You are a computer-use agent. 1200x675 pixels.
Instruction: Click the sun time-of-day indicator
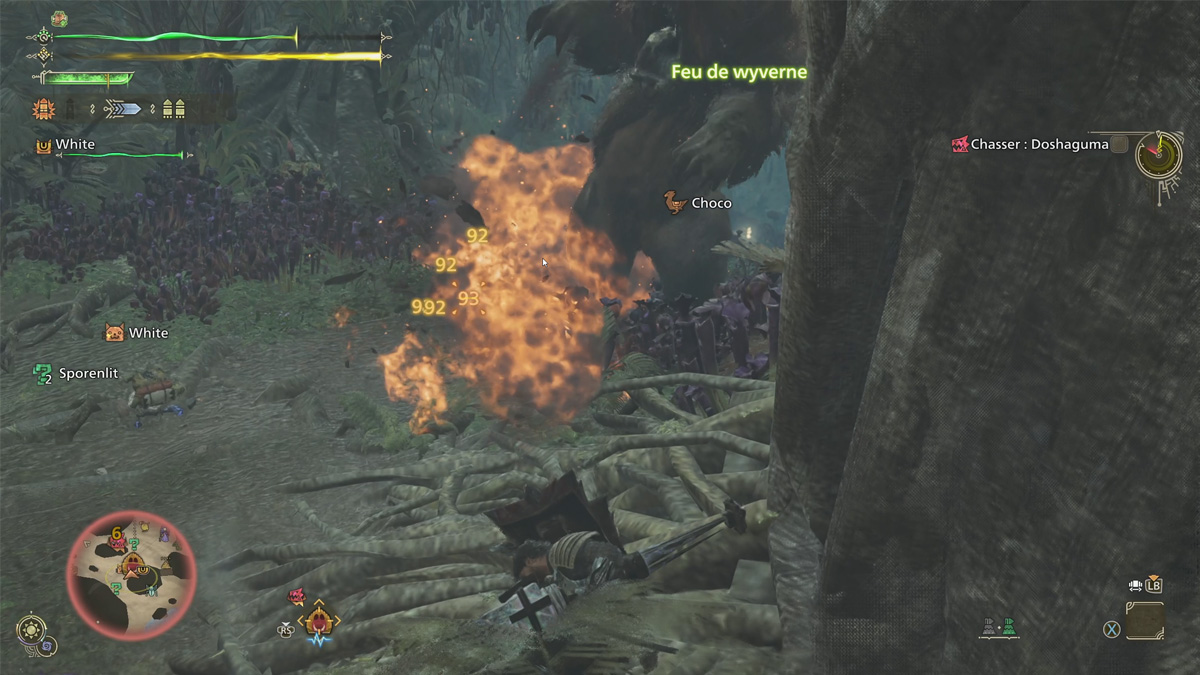point(29,629)
